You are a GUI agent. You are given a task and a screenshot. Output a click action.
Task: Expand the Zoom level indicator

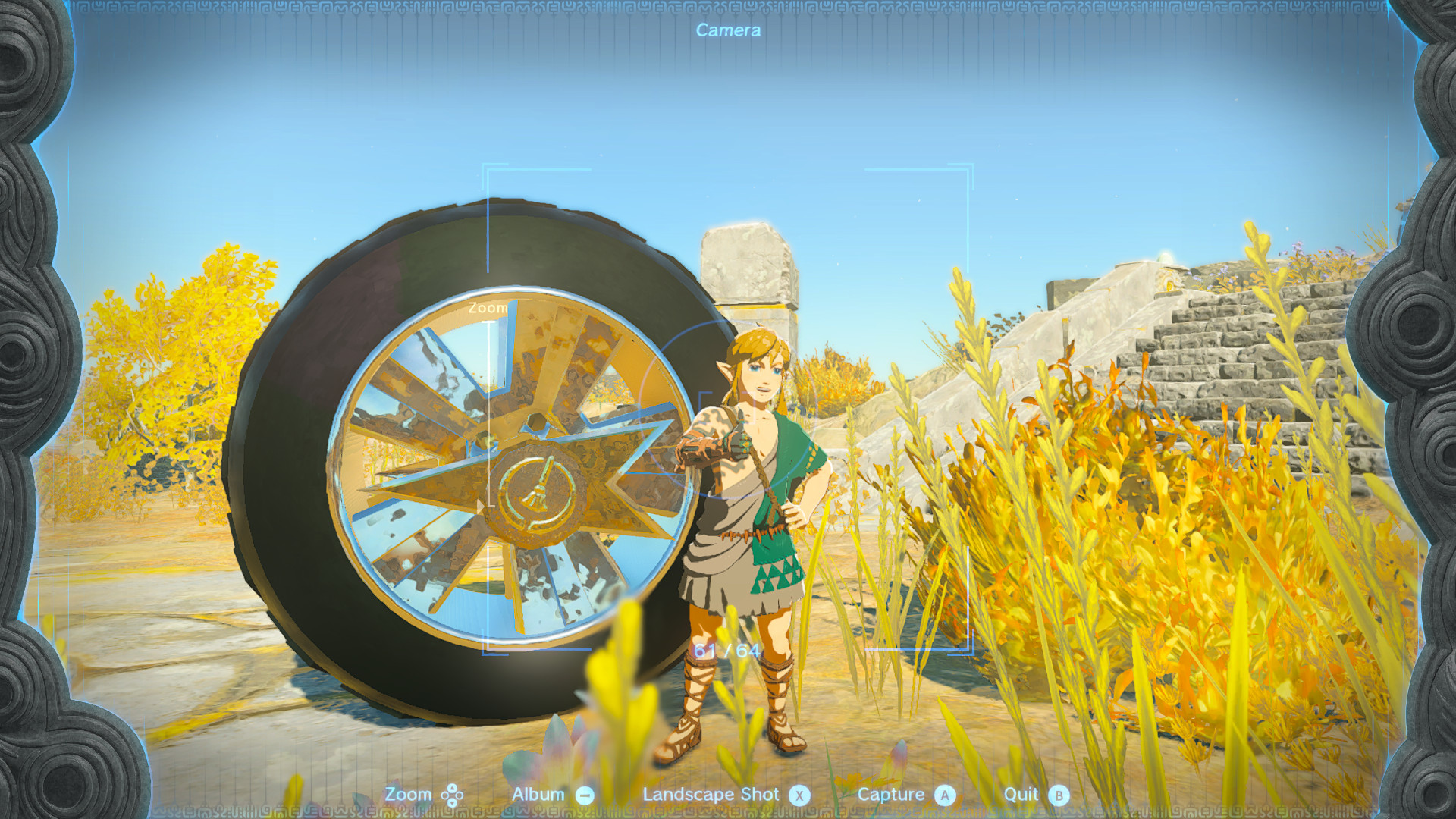coord(488,309)
